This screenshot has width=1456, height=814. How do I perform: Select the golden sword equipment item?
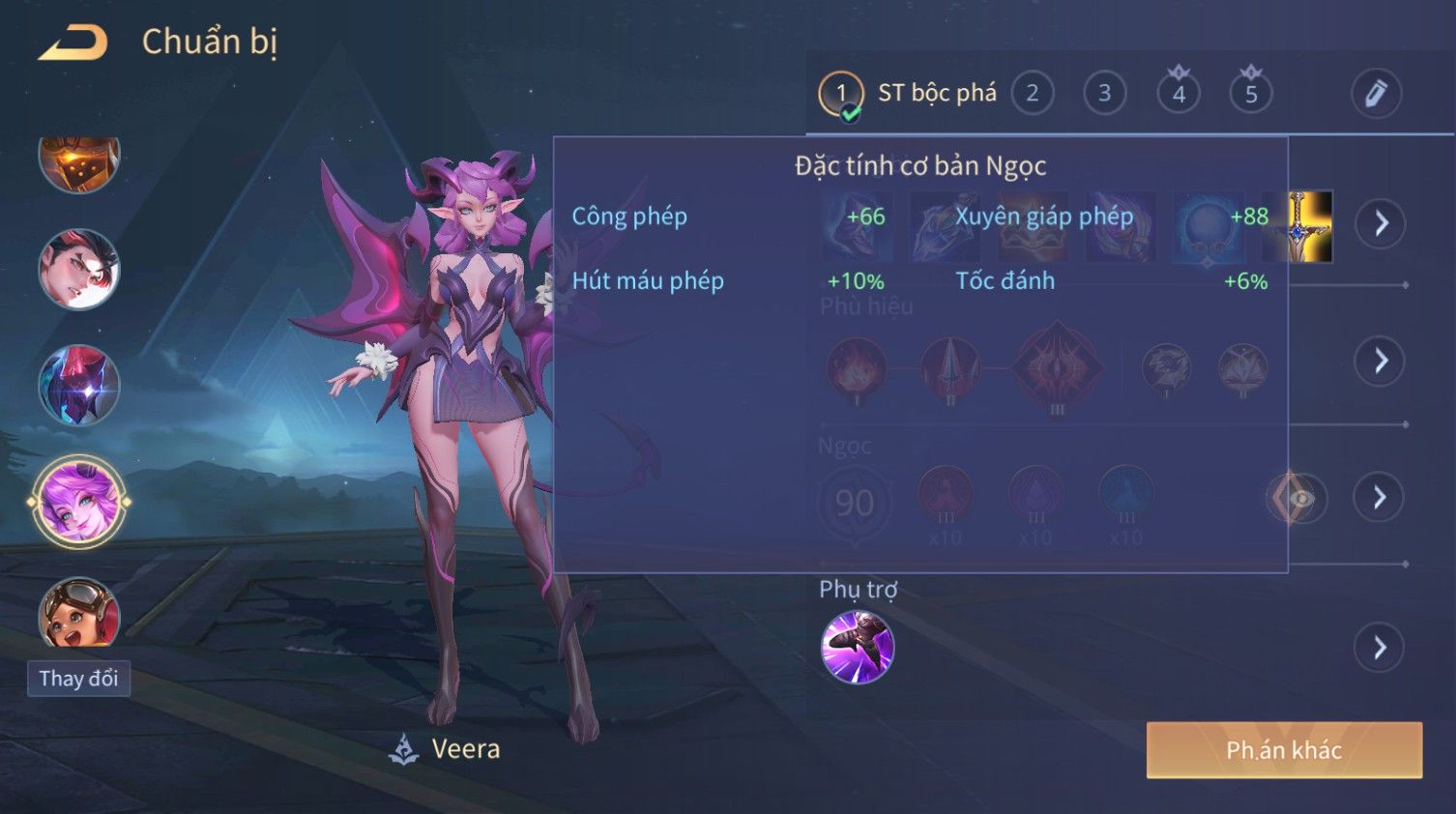(x=1297, y=226)
